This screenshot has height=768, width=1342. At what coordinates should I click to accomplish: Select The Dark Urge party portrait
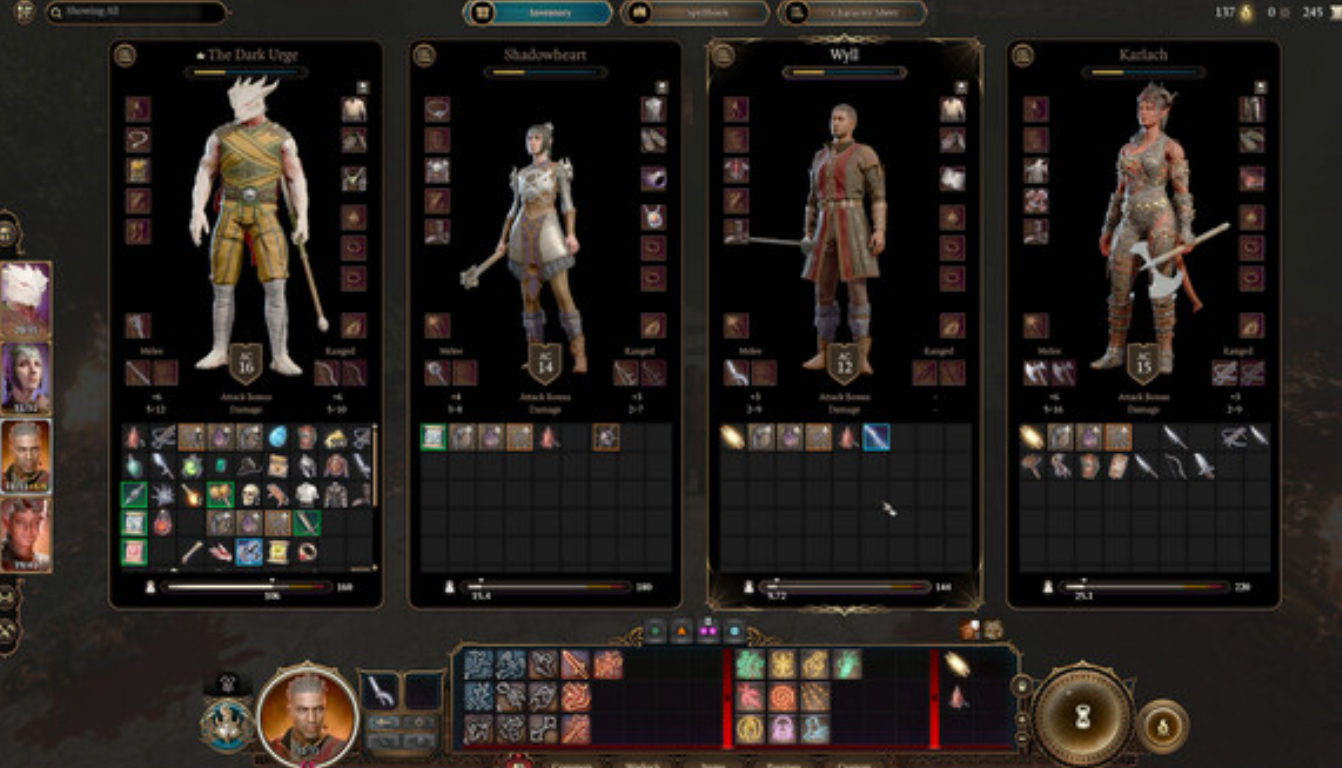(25, 300)
